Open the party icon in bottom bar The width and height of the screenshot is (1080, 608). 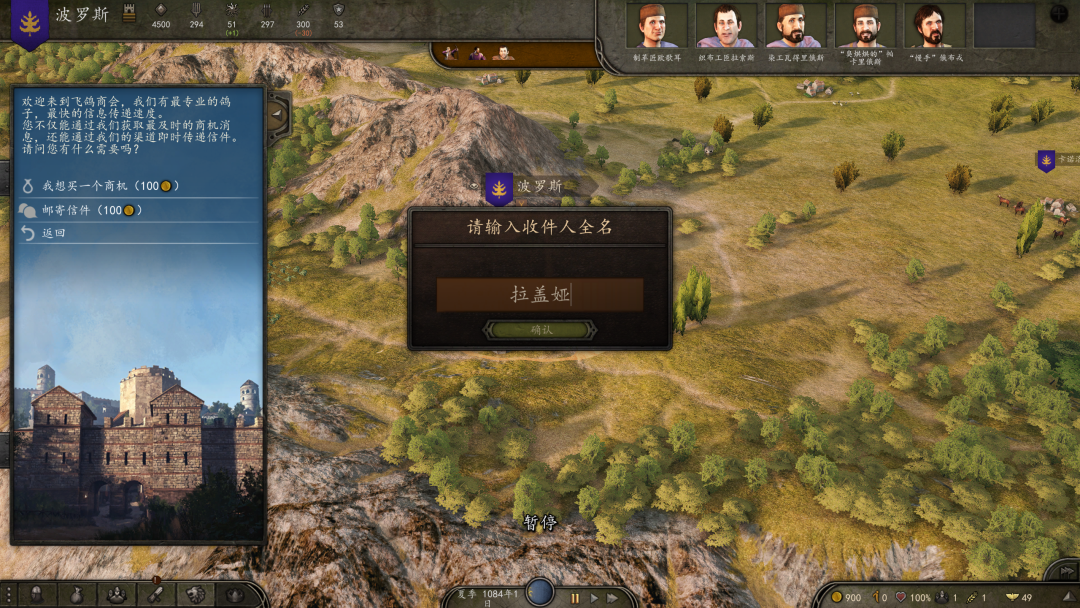click(116, 595)
